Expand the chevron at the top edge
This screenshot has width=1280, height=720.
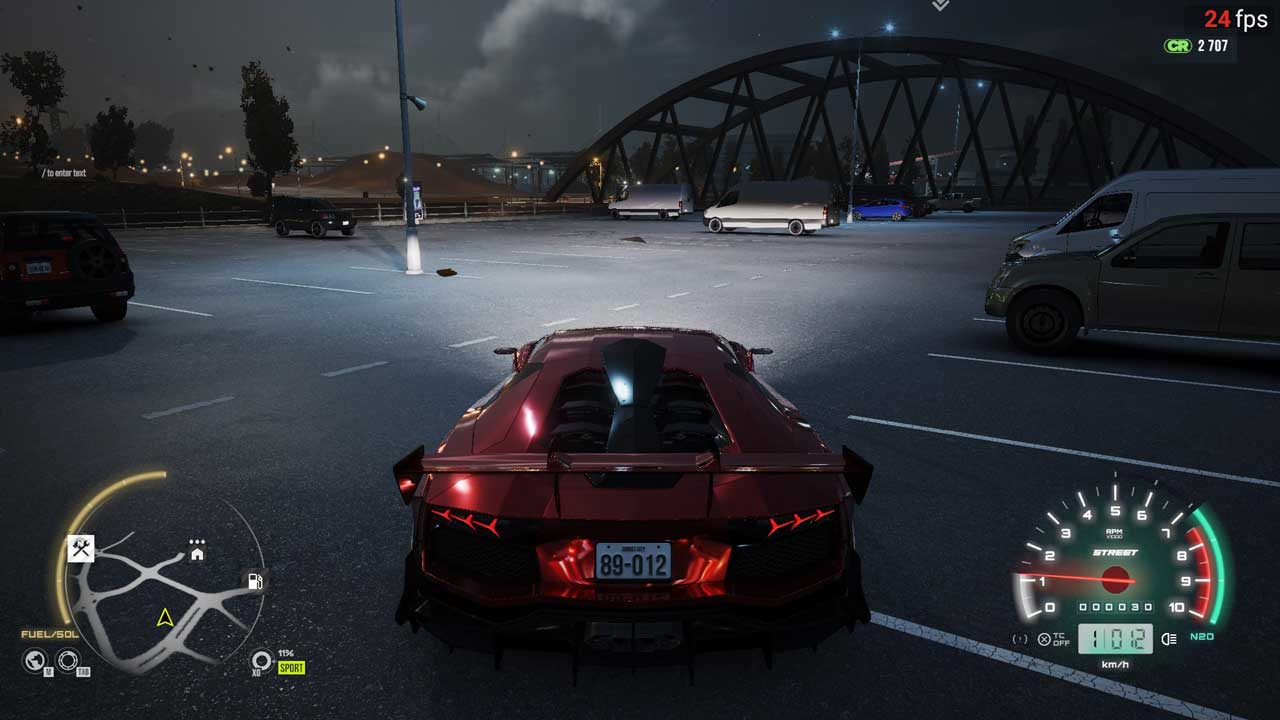click(940, 6)
